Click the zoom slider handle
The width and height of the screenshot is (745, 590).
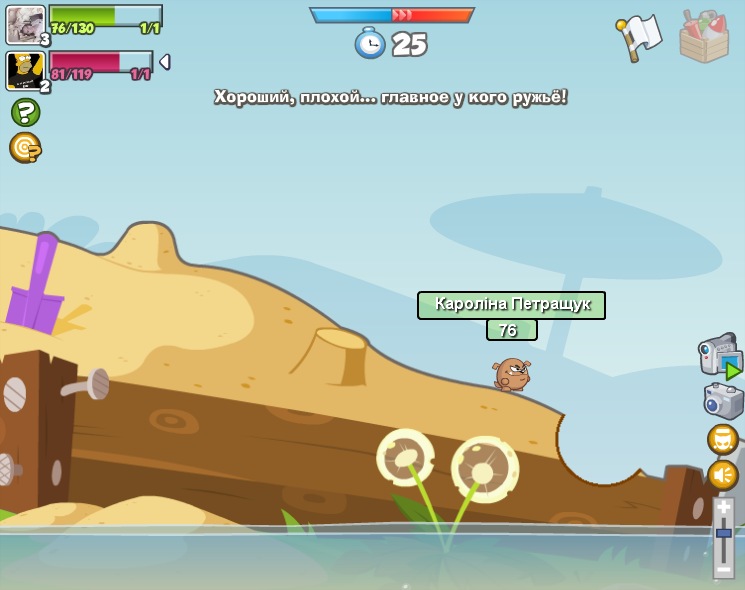[723, 534]
